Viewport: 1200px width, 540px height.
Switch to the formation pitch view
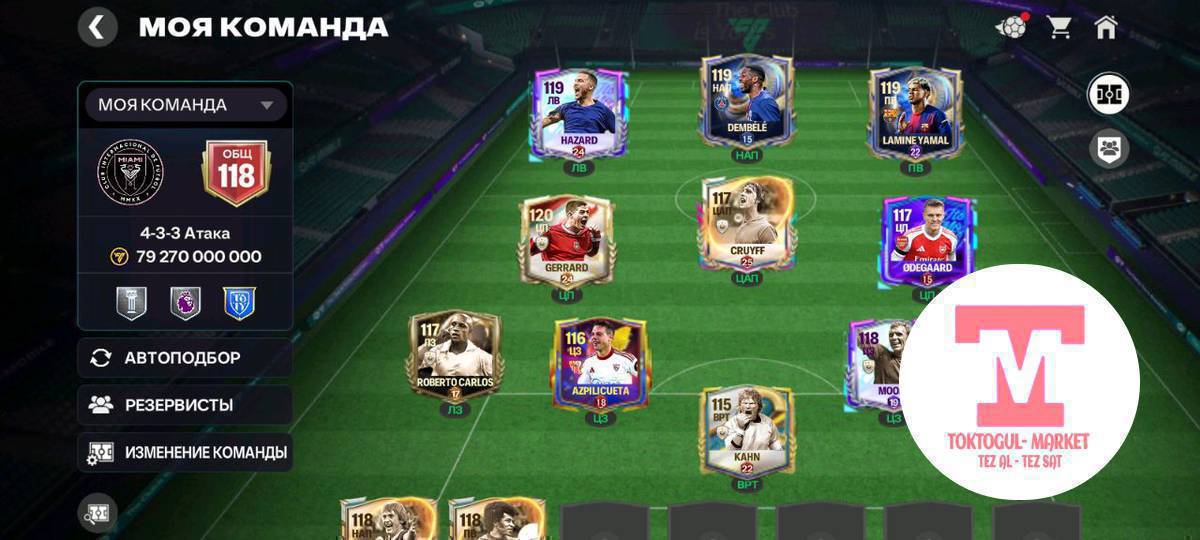coord(1108,95)
